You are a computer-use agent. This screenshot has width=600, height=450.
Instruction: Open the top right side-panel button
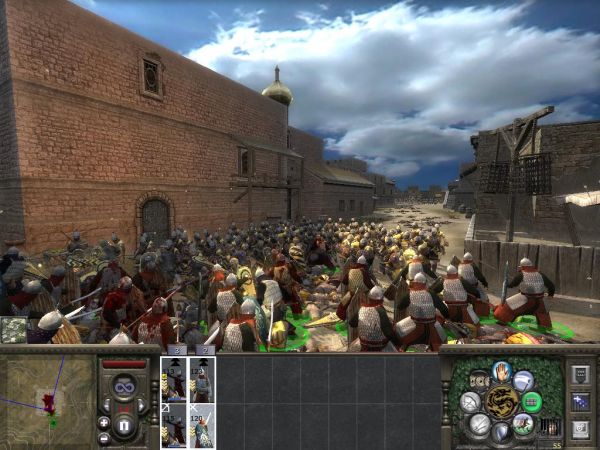(581, 374)
